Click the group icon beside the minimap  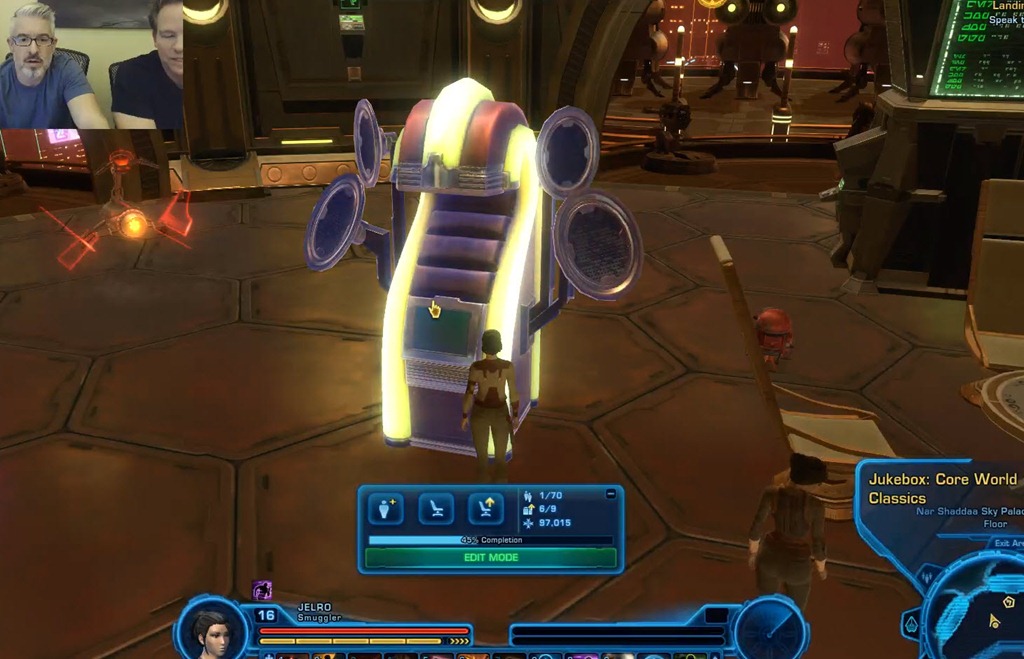pos(927,577)
